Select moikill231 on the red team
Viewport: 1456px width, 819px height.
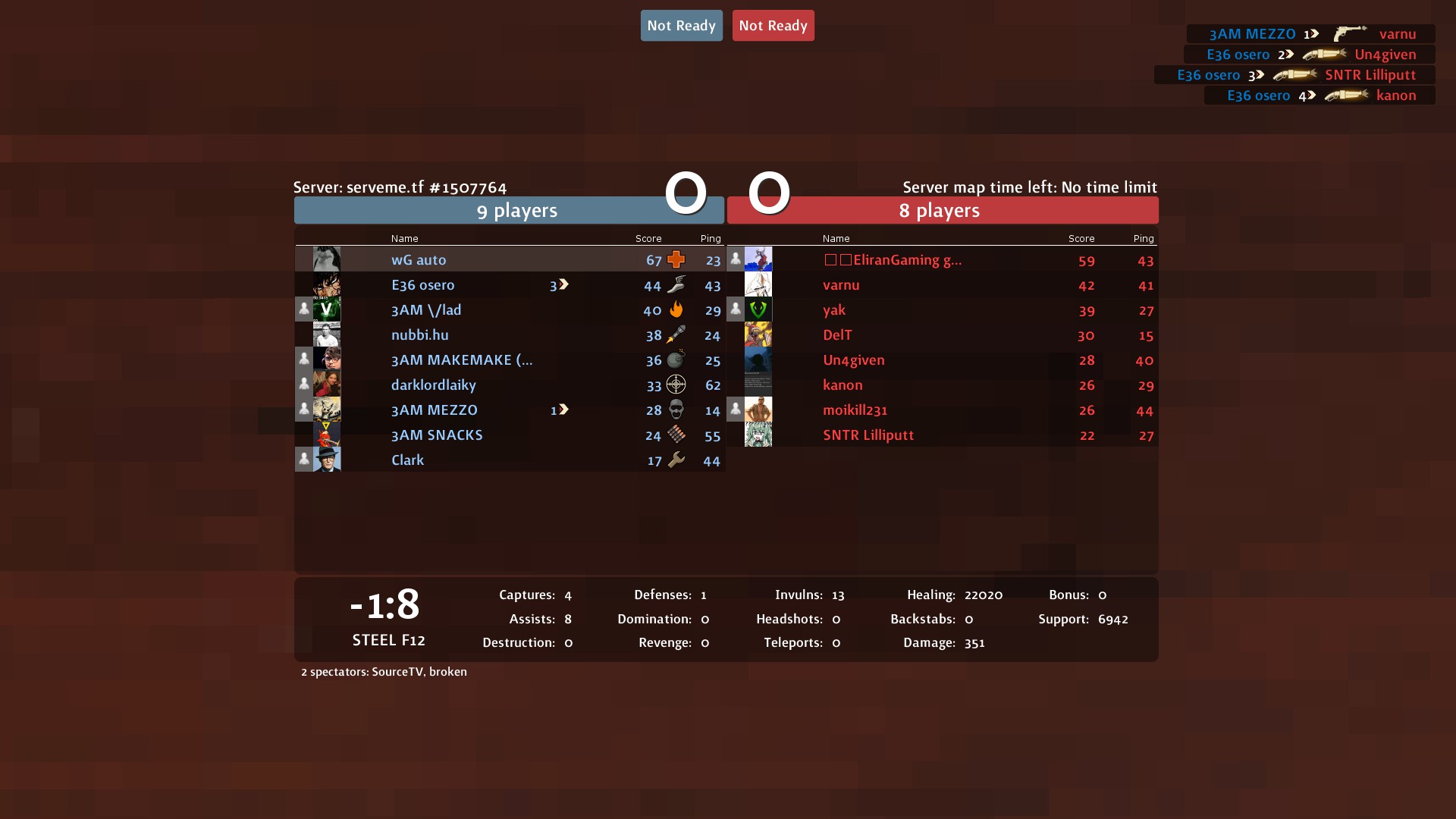coord(855,410)
